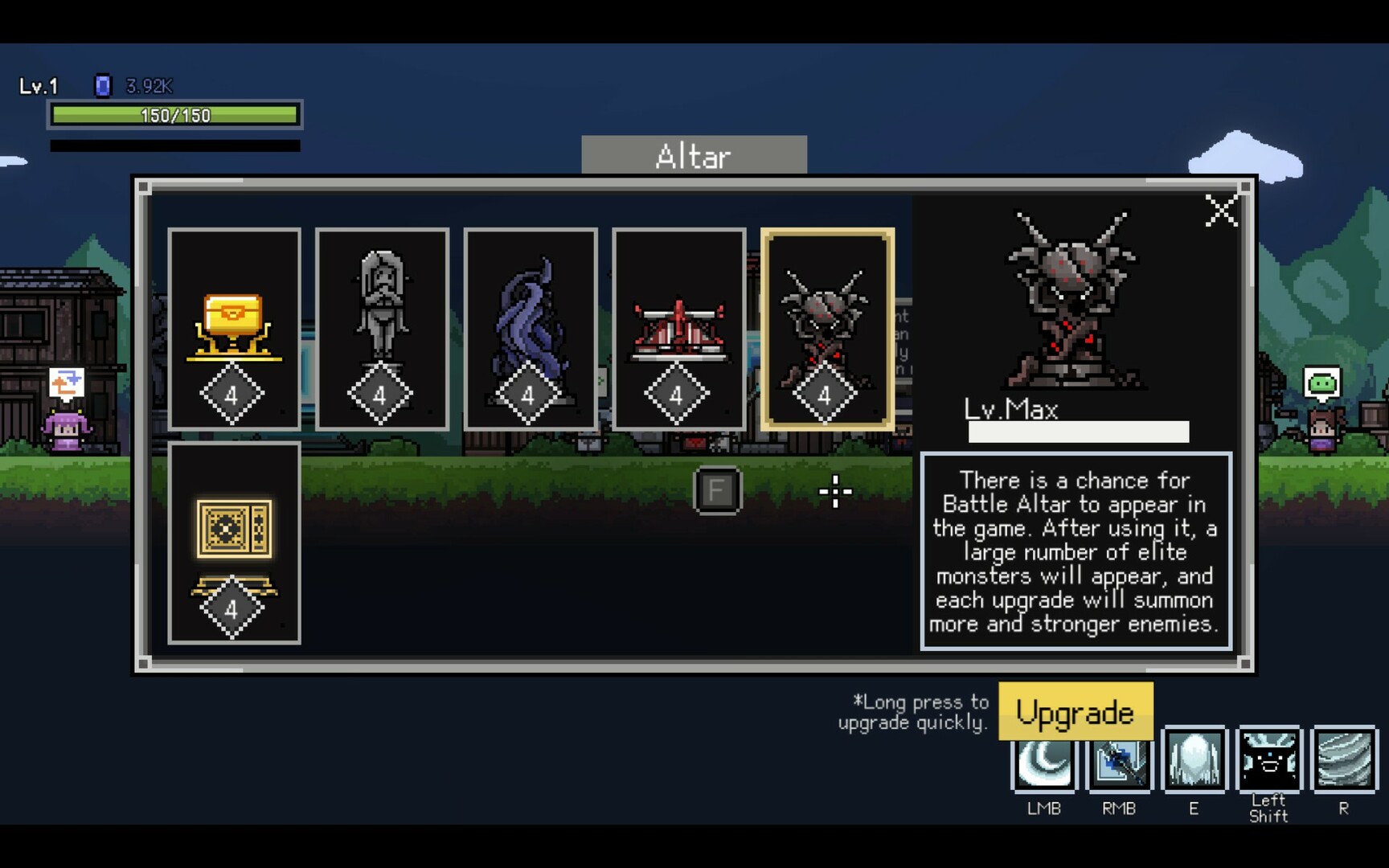Image resolution: width=1389 pixels, height=868 pixels.
Task: Select the golden safe altar card below
Action: 235,540
